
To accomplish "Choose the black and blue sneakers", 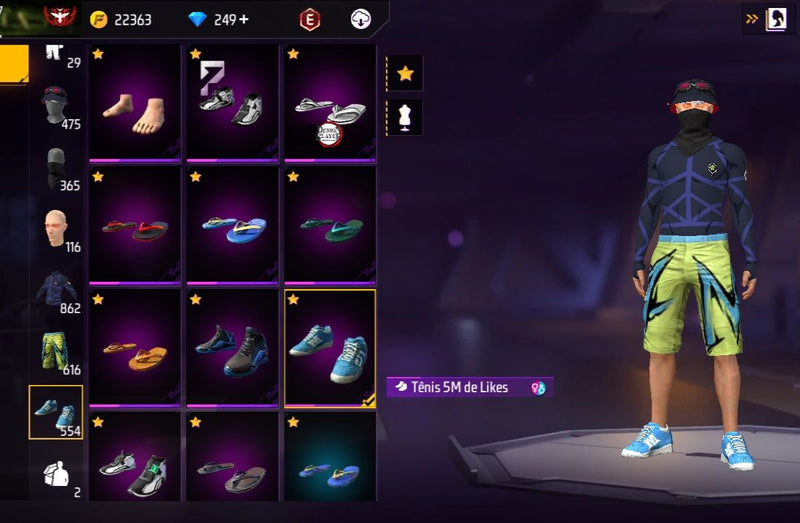I will (232, 349).
